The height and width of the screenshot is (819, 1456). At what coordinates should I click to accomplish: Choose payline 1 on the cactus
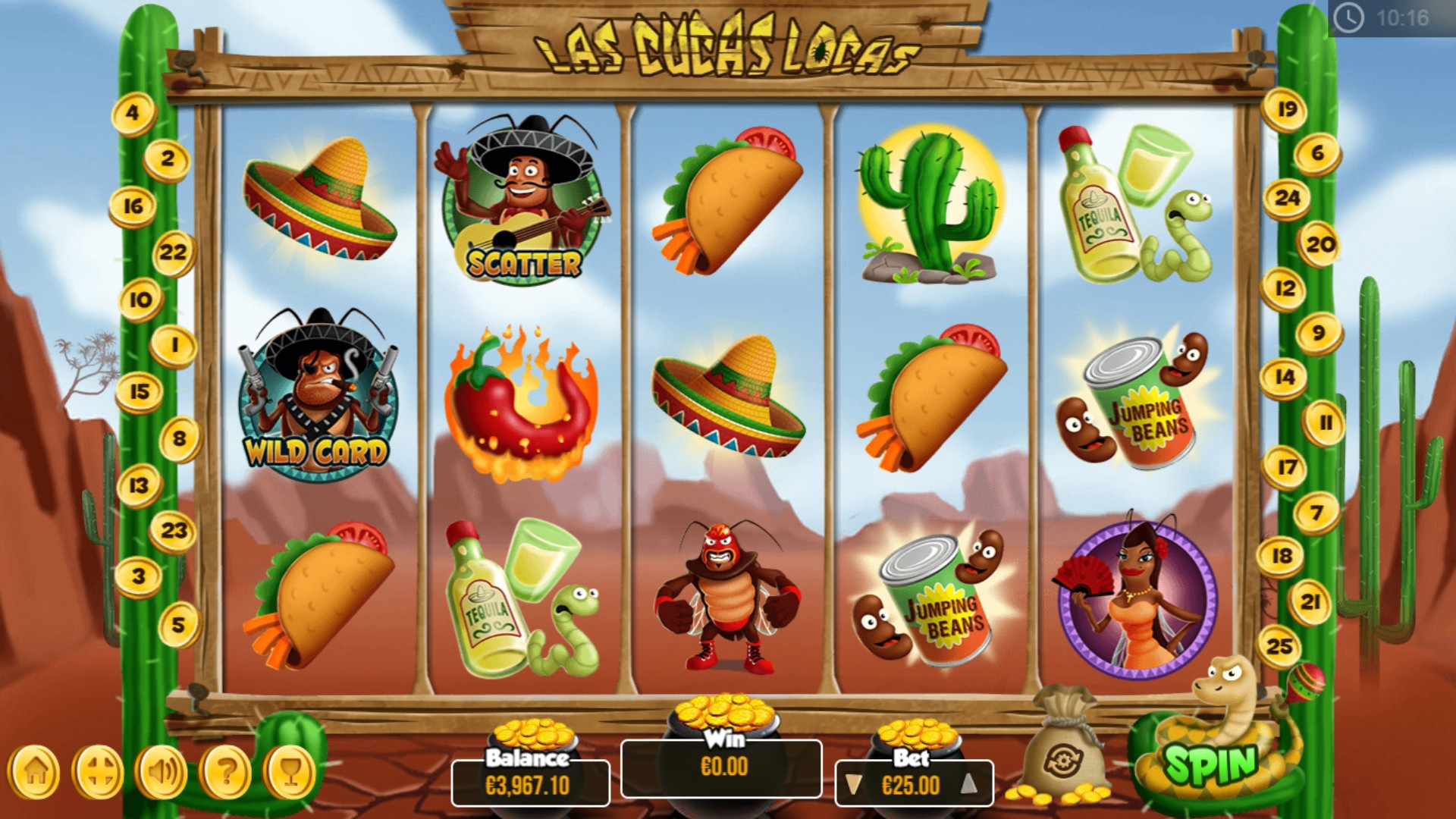click(174, 346)
